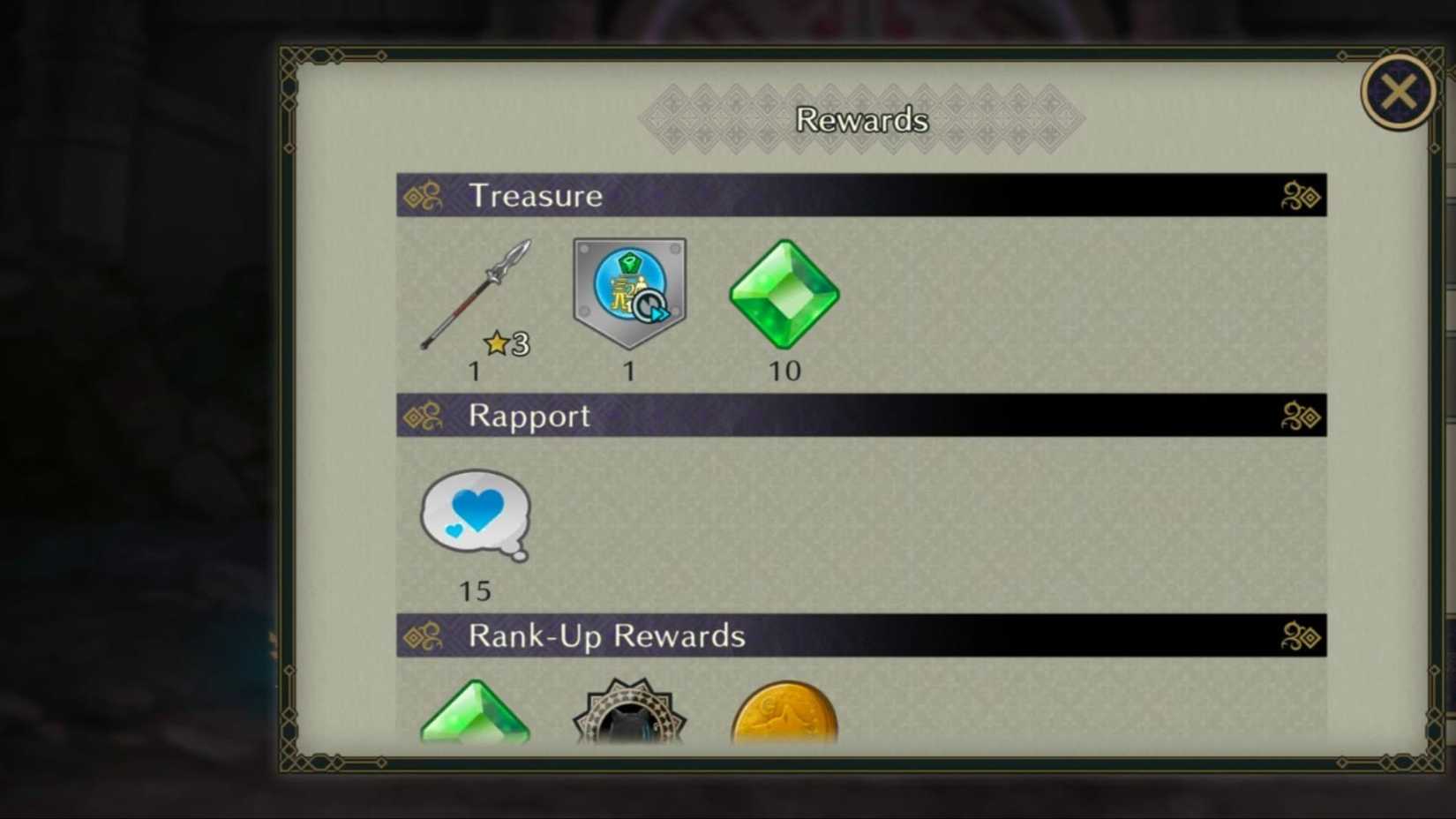Tap the ornament left of Treasure header
1456x819 pixels.
[425, 196]
